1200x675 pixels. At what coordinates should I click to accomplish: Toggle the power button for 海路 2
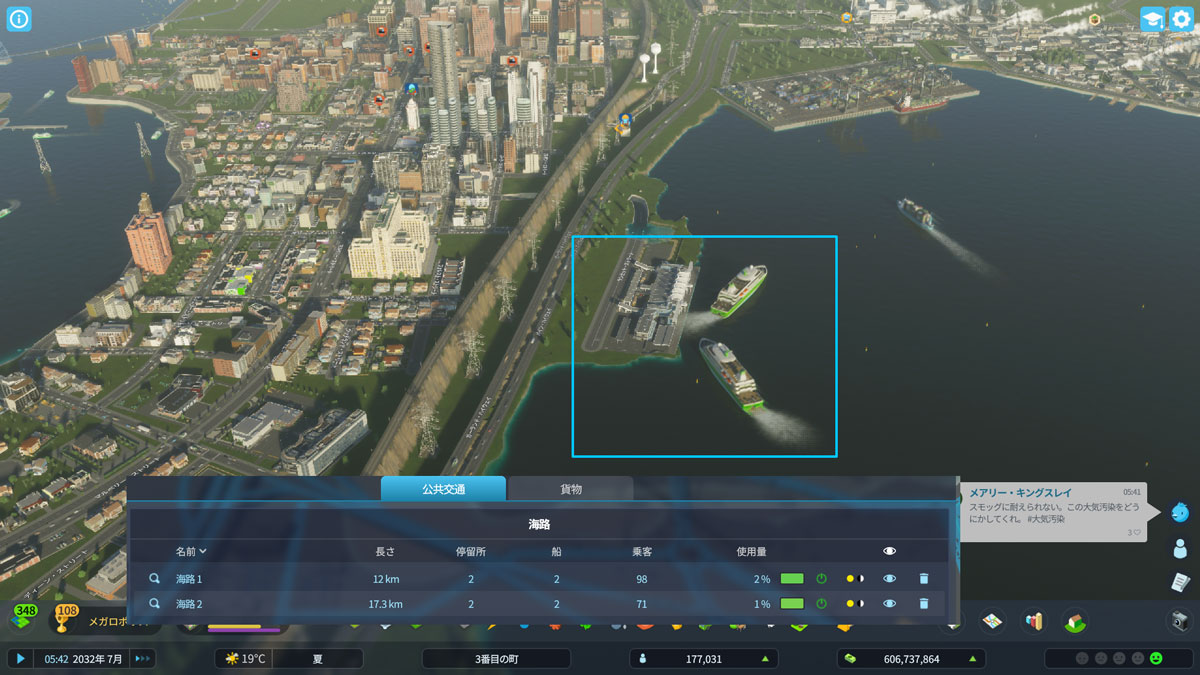coord(821,604)
